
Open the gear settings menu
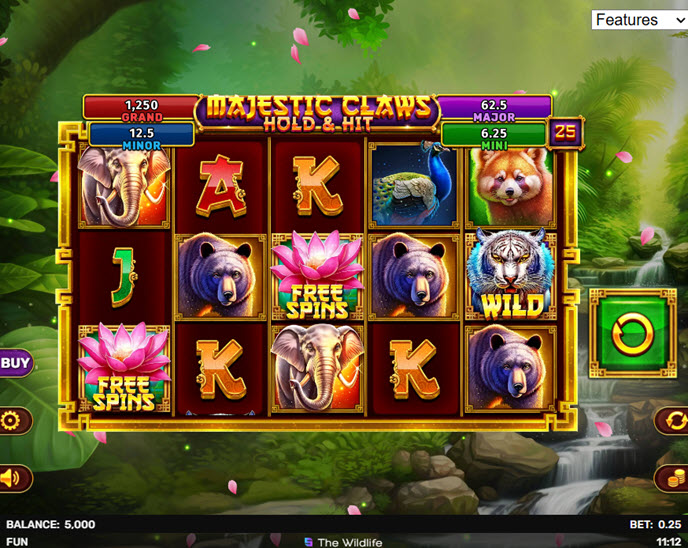pos(14,420)
